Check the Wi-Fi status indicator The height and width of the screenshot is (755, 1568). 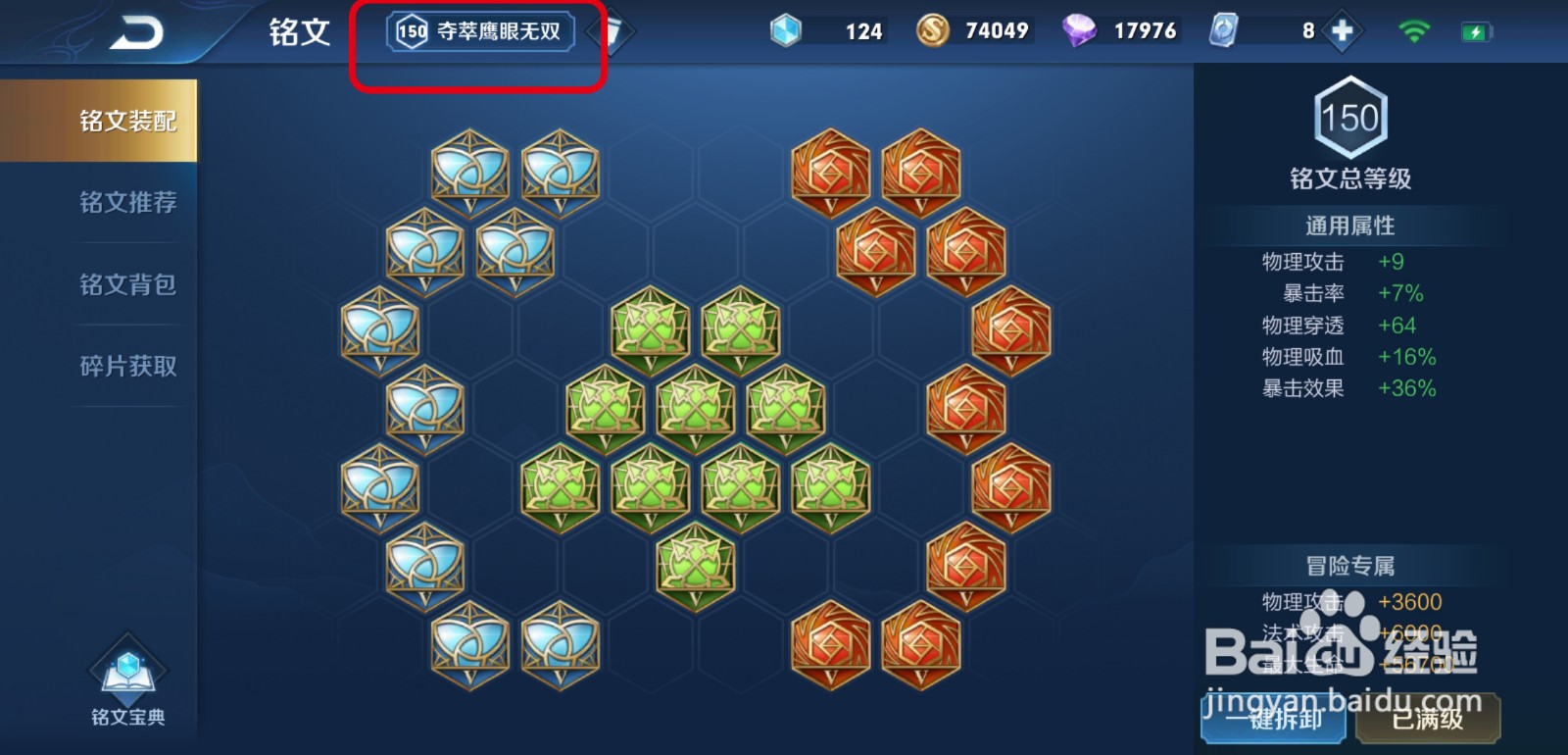[x=1415, y=28]
